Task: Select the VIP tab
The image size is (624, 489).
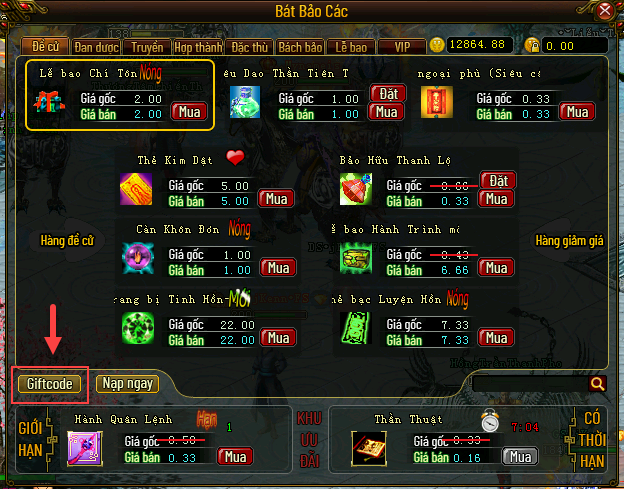Action: tap(402, 46)
